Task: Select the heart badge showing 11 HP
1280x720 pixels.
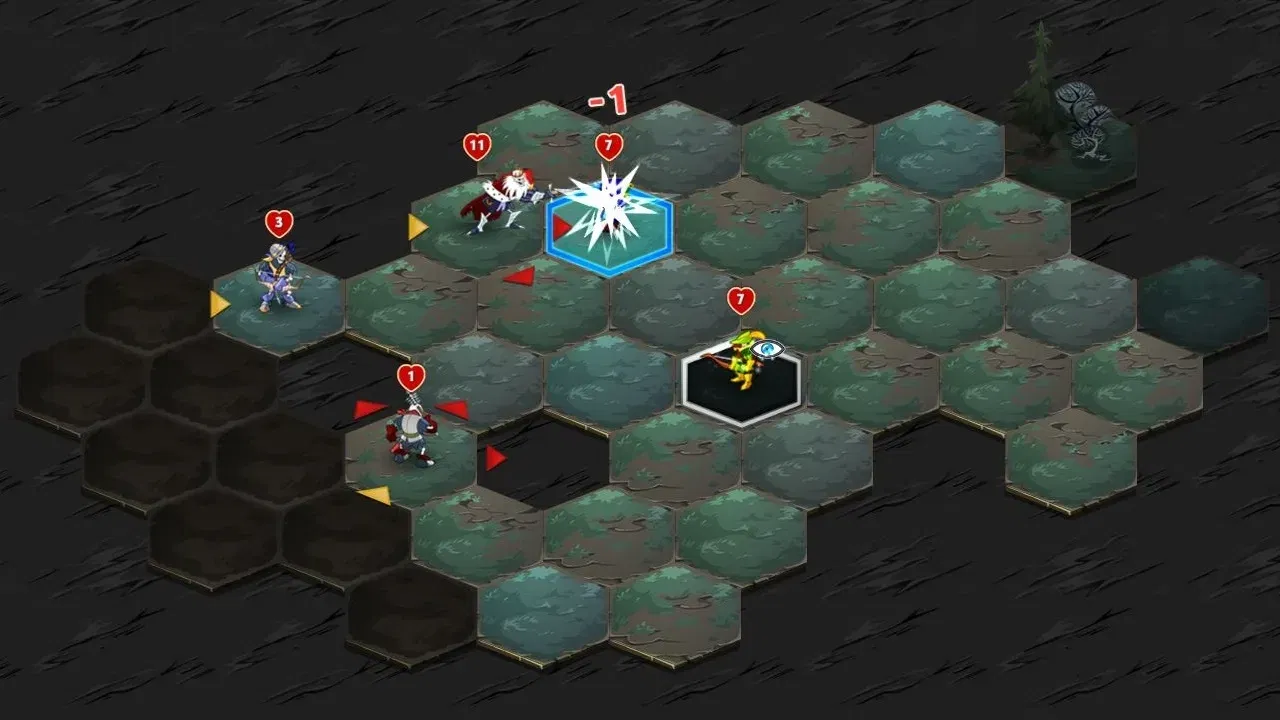Action: pos(476,146)
